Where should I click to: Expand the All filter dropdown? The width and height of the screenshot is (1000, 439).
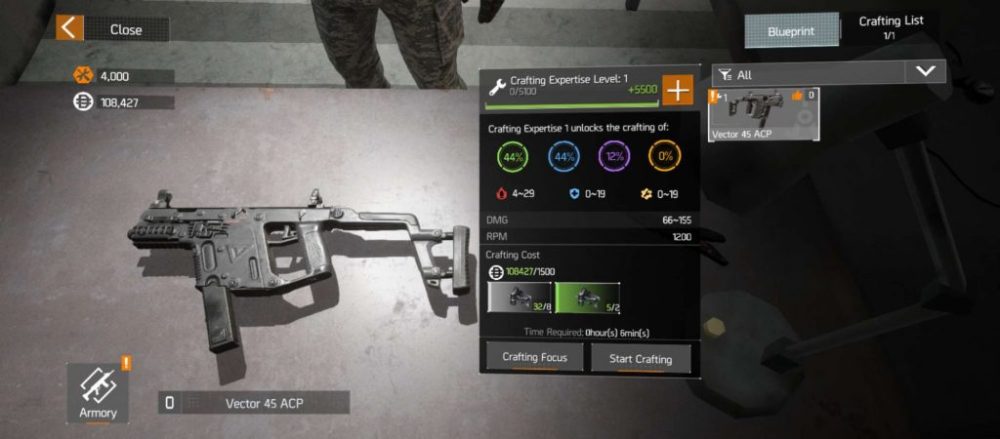point(925,72)
